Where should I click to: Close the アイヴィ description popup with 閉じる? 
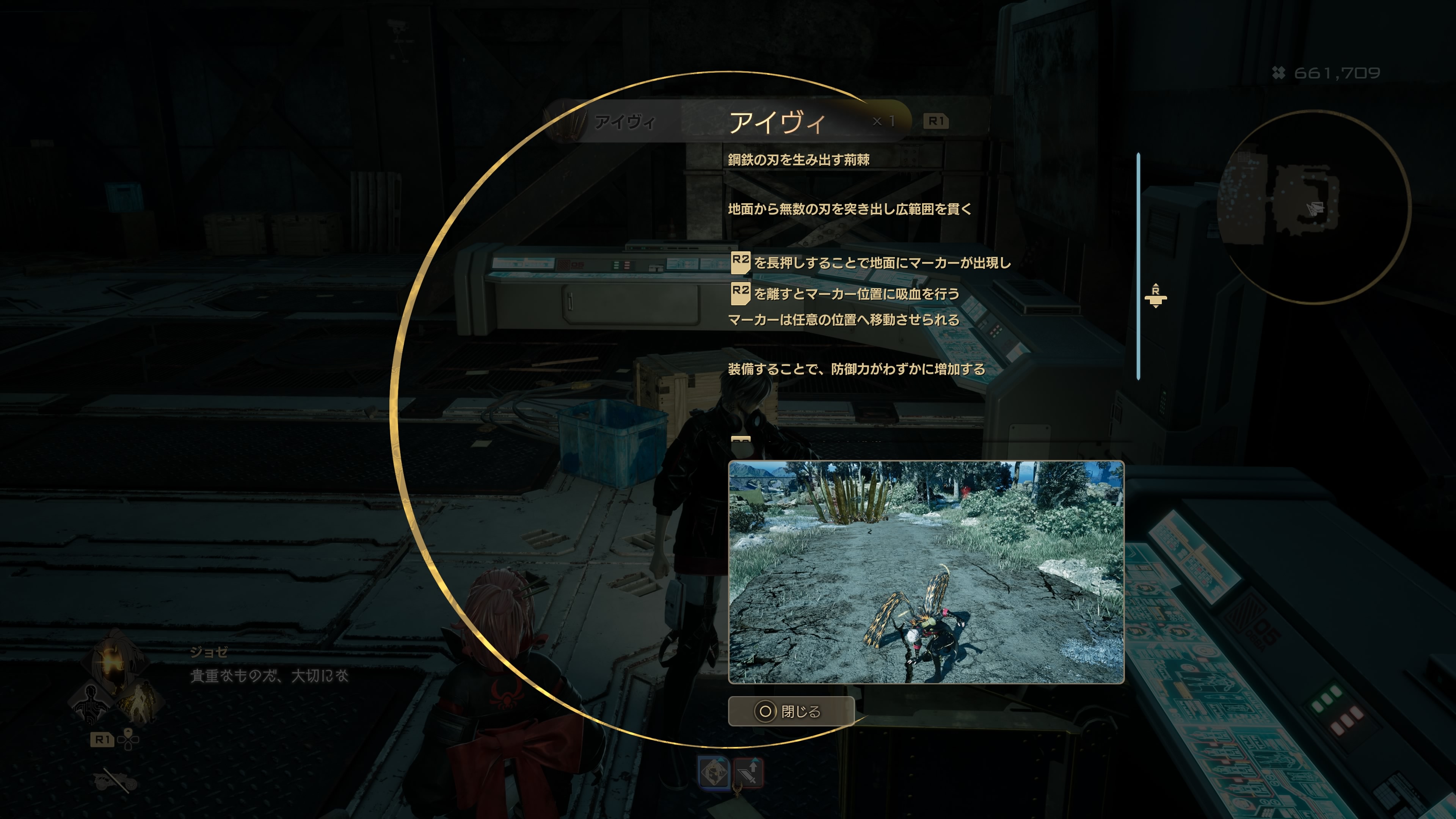click(791, 711)
